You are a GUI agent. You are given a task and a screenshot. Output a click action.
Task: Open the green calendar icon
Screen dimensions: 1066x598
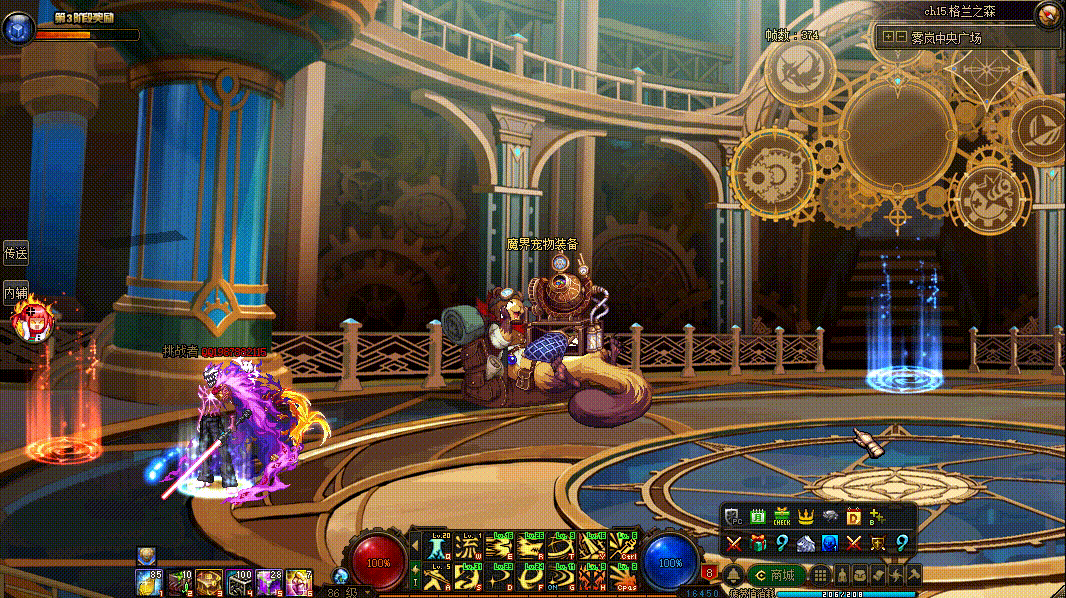(757, 517)
